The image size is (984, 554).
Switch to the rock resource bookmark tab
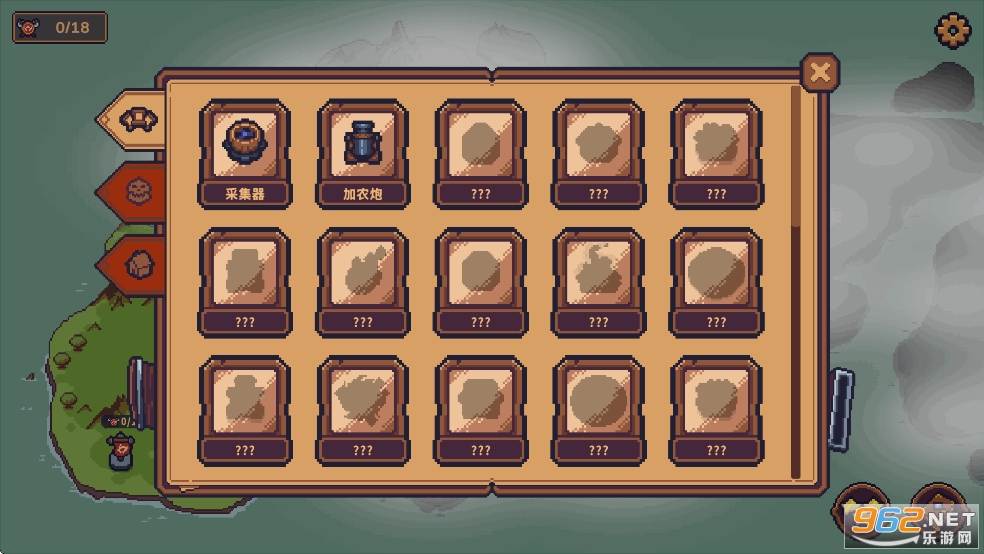click(x=135, y=264)
